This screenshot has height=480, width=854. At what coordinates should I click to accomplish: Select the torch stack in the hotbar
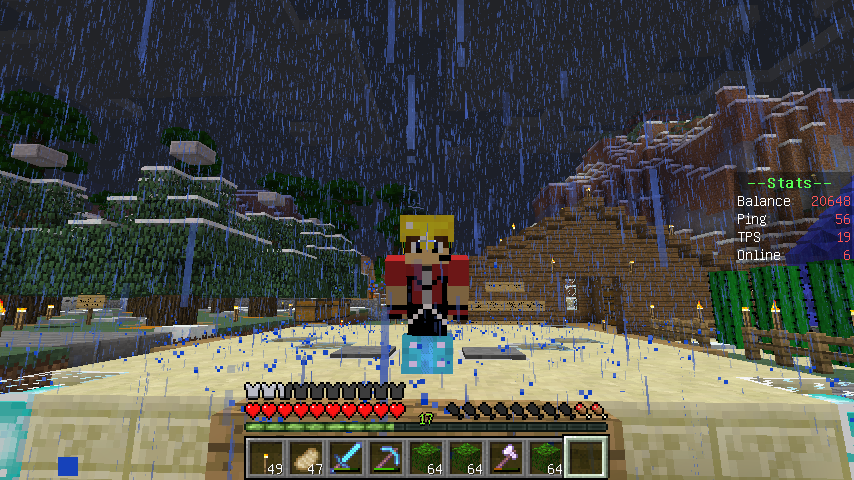pyautogui.click(x=265, y=458)
